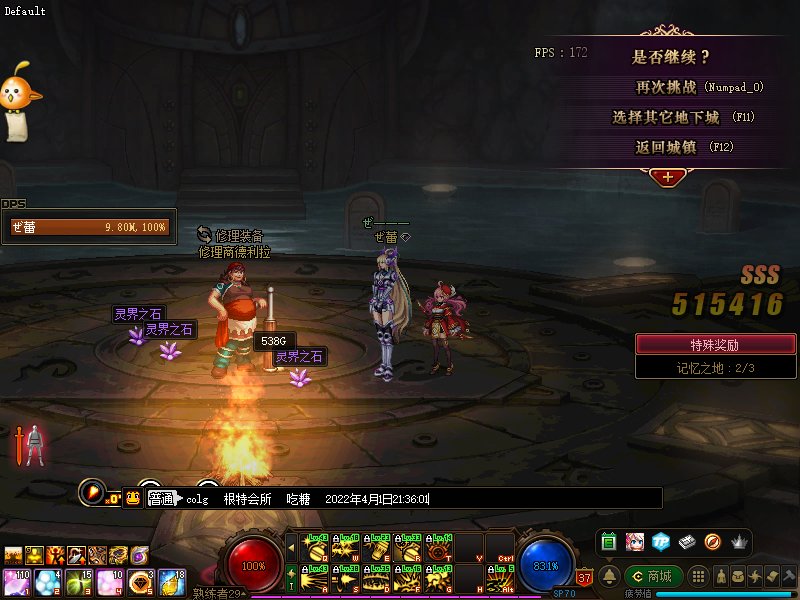Open the silver crown icon

(739, 542)
